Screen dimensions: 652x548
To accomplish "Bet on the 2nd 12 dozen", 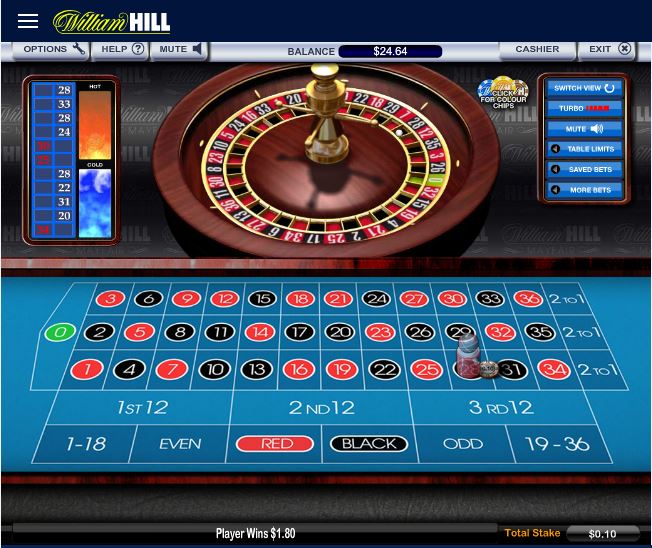I will [322, 407].
